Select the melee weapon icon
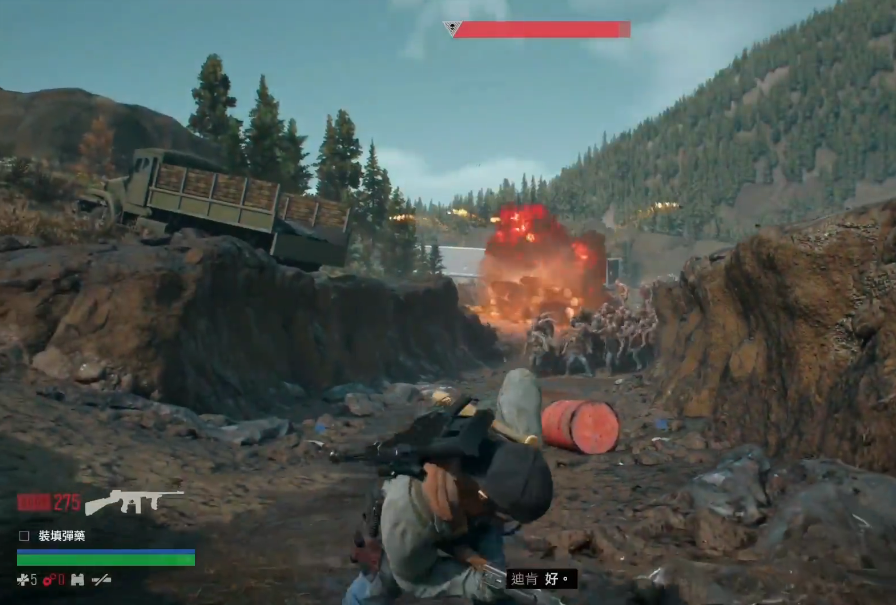 (101, 579)
